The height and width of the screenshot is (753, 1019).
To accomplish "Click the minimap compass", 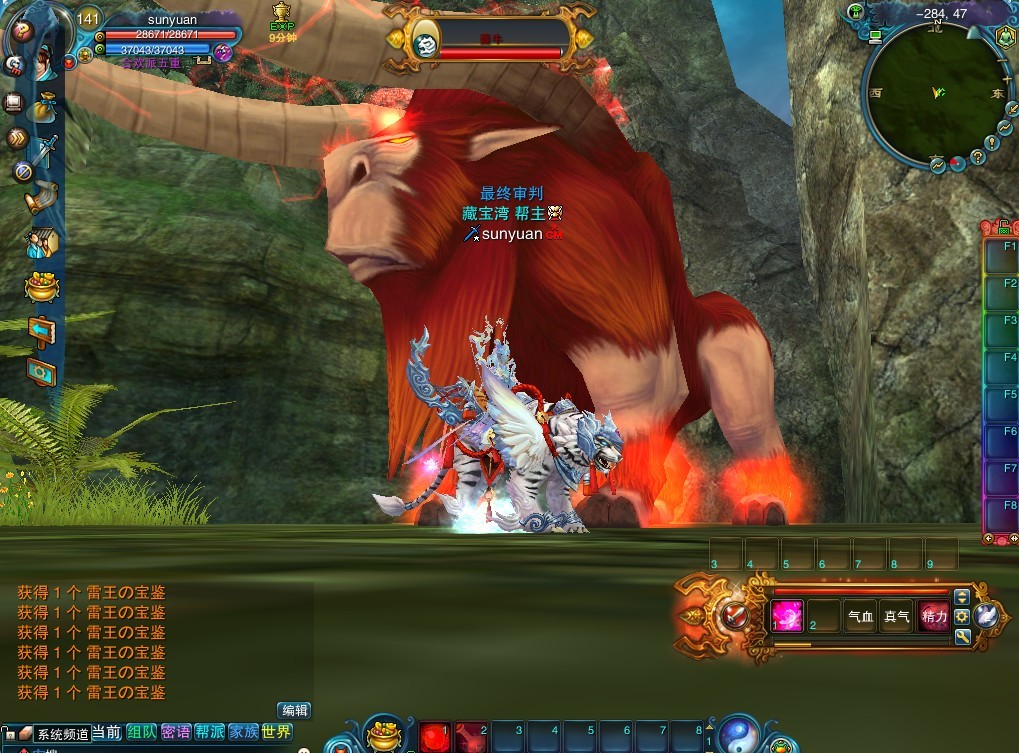I will tap(937, 93).
